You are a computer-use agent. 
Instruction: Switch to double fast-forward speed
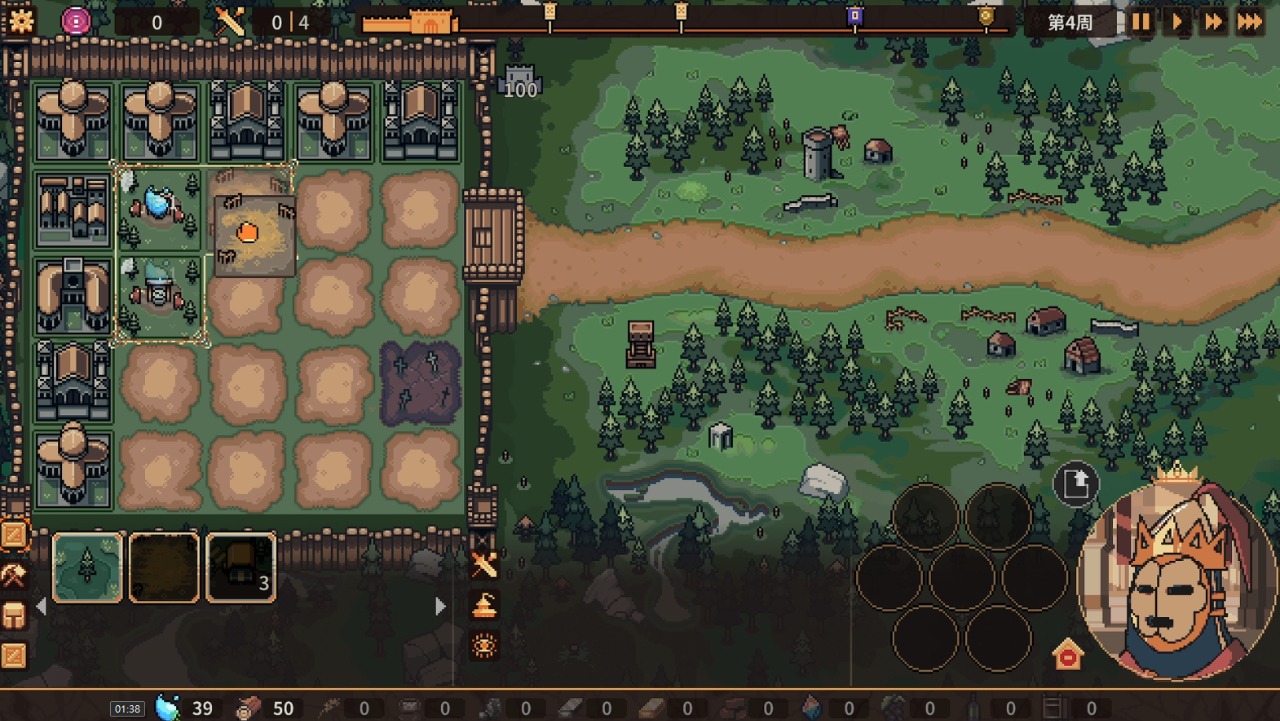tap(1213, 22)
